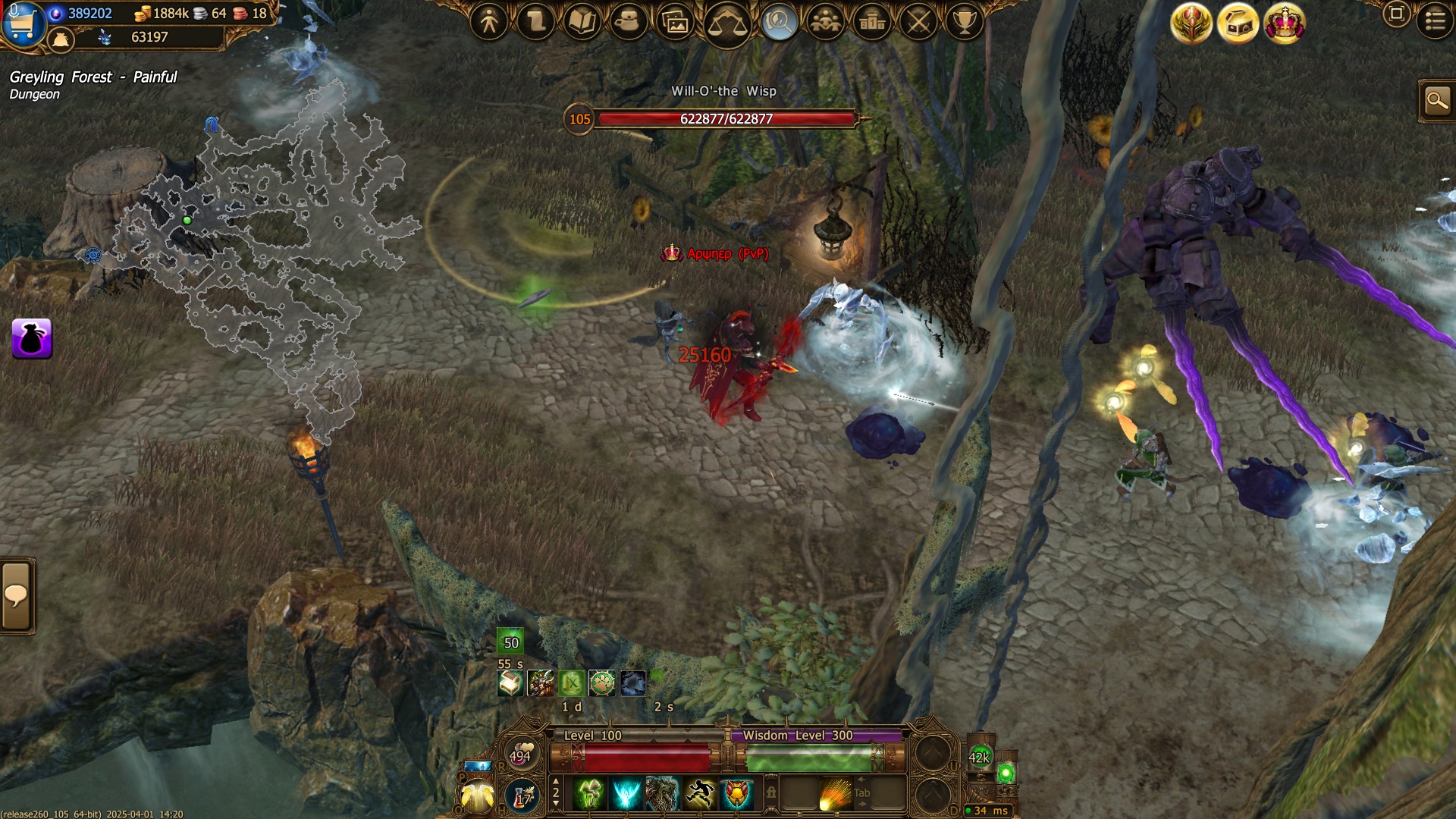Open the chat speech bubble tab

pyautogui.click(x=17, y=596)
